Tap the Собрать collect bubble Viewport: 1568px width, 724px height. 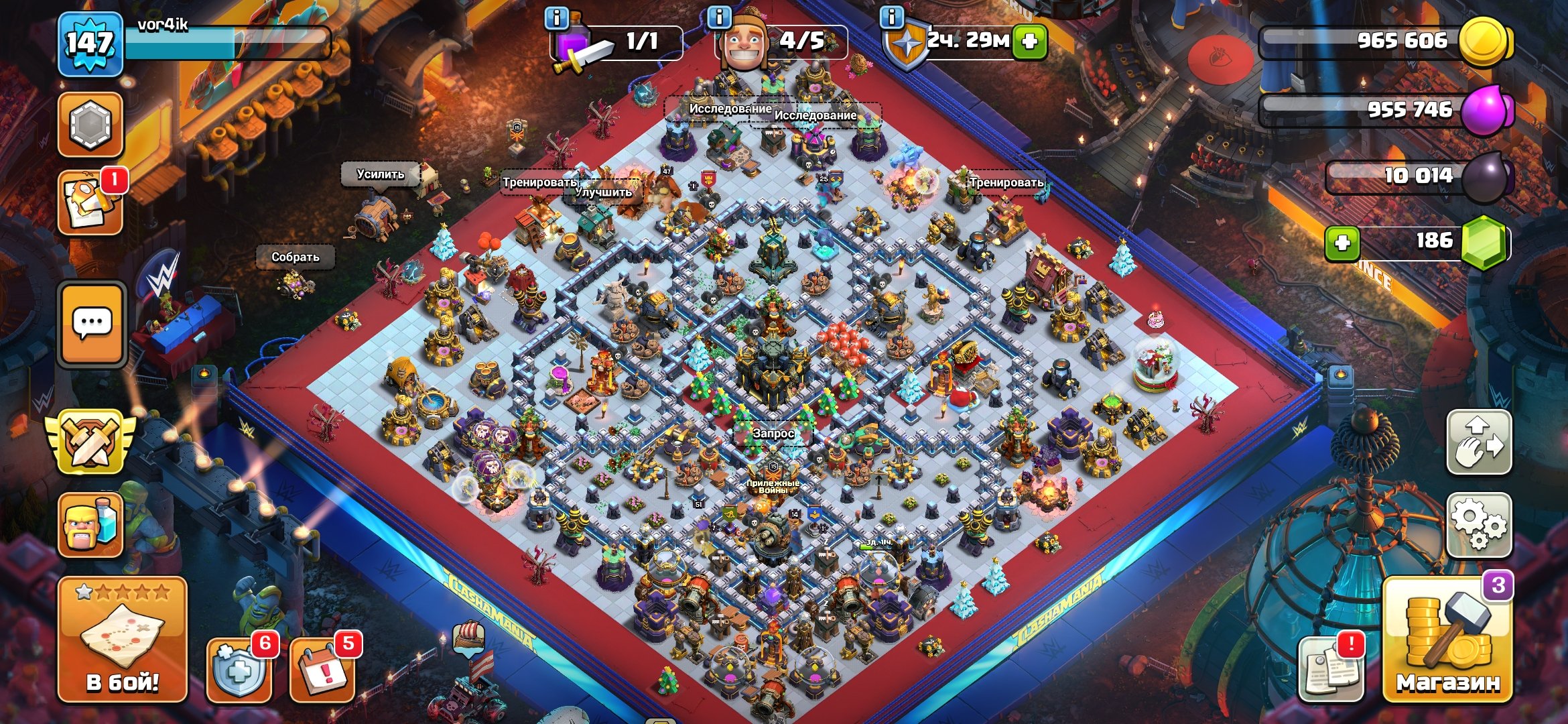coord(295,257)
